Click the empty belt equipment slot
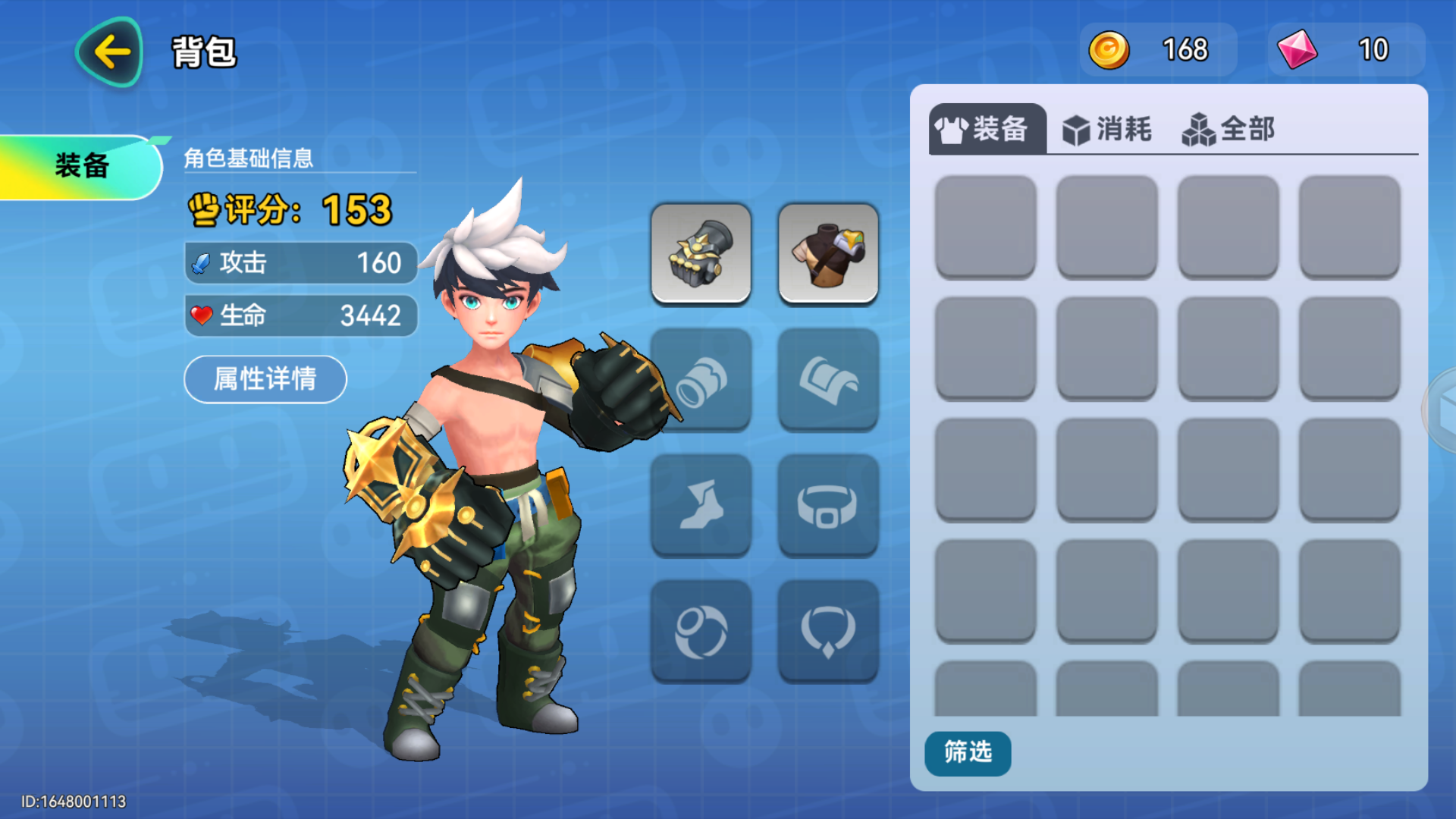Image resolution: width=1456 pixels, height=819 pixels. coord(827,505)
